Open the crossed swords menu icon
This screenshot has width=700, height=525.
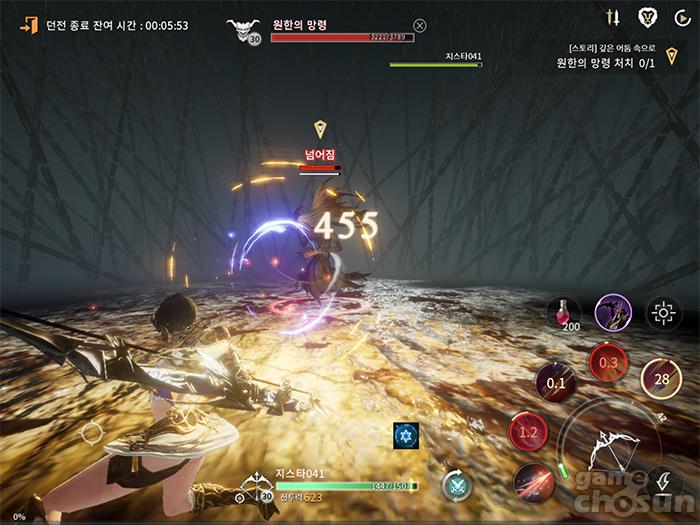click(614, 17)
